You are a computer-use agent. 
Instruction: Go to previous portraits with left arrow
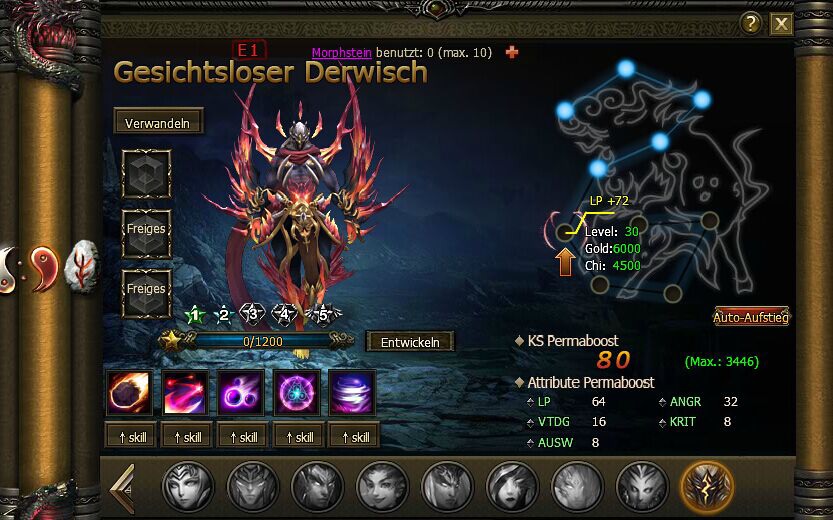[121, 488]
